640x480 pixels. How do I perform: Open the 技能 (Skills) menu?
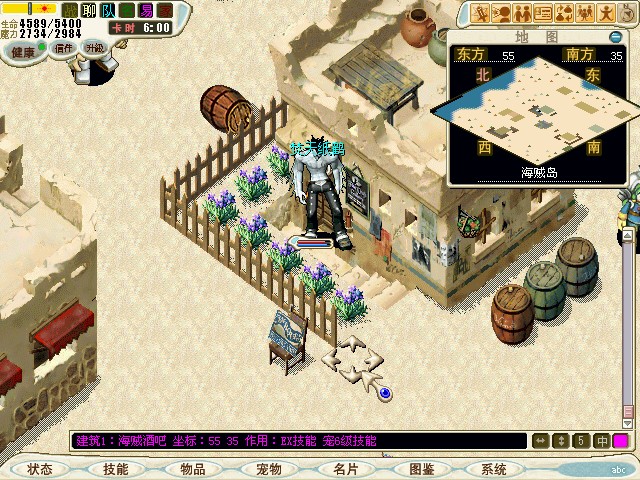click(x=116, y=469)
